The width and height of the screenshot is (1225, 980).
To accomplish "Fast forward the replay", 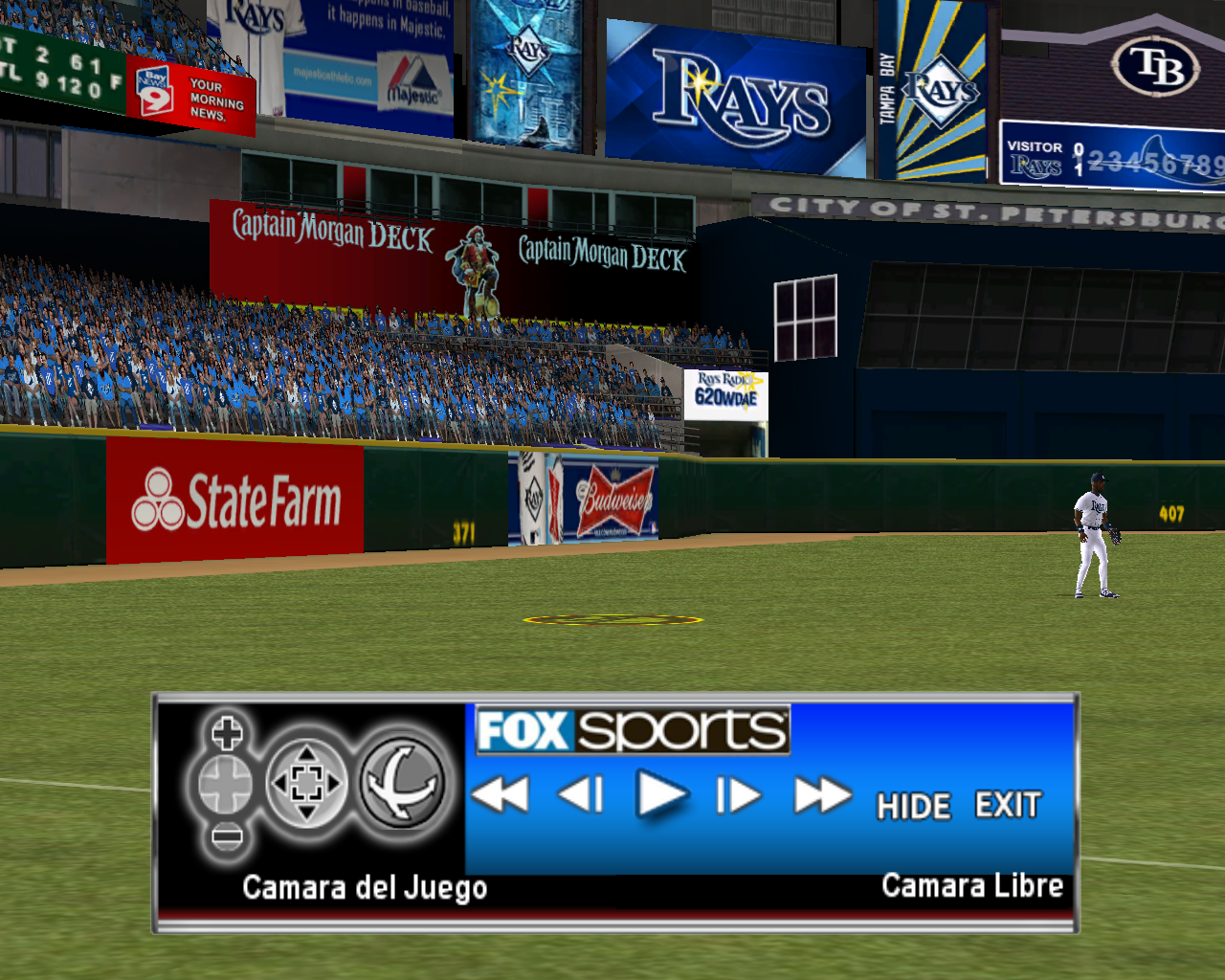I will point(821,794).
